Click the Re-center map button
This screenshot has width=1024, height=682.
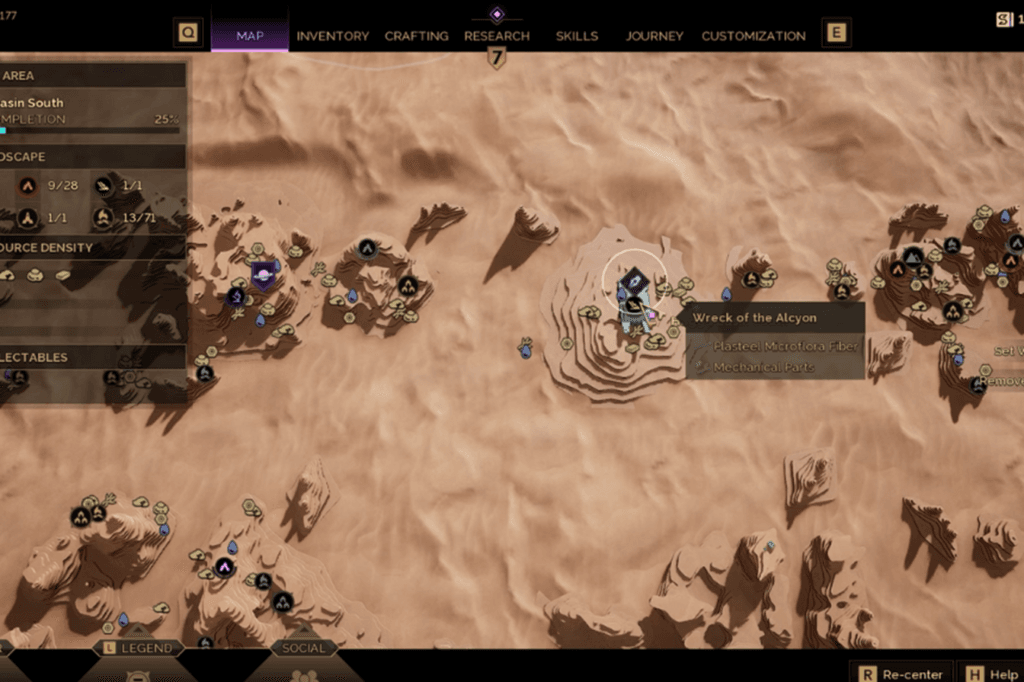click(x=903, y=673)
